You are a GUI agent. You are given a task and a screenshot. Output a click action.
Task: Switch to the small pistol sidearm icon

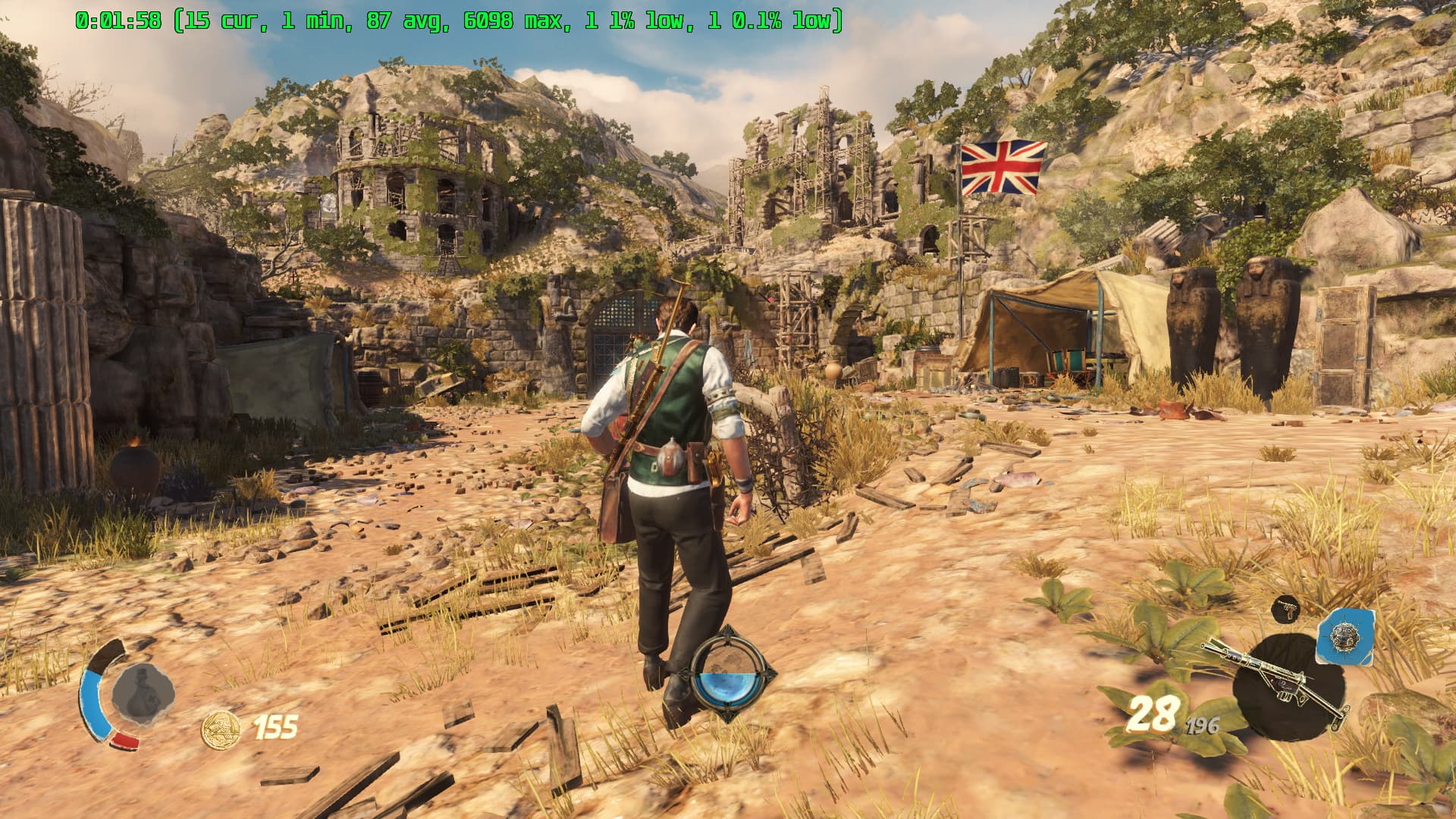point(1285,609)
